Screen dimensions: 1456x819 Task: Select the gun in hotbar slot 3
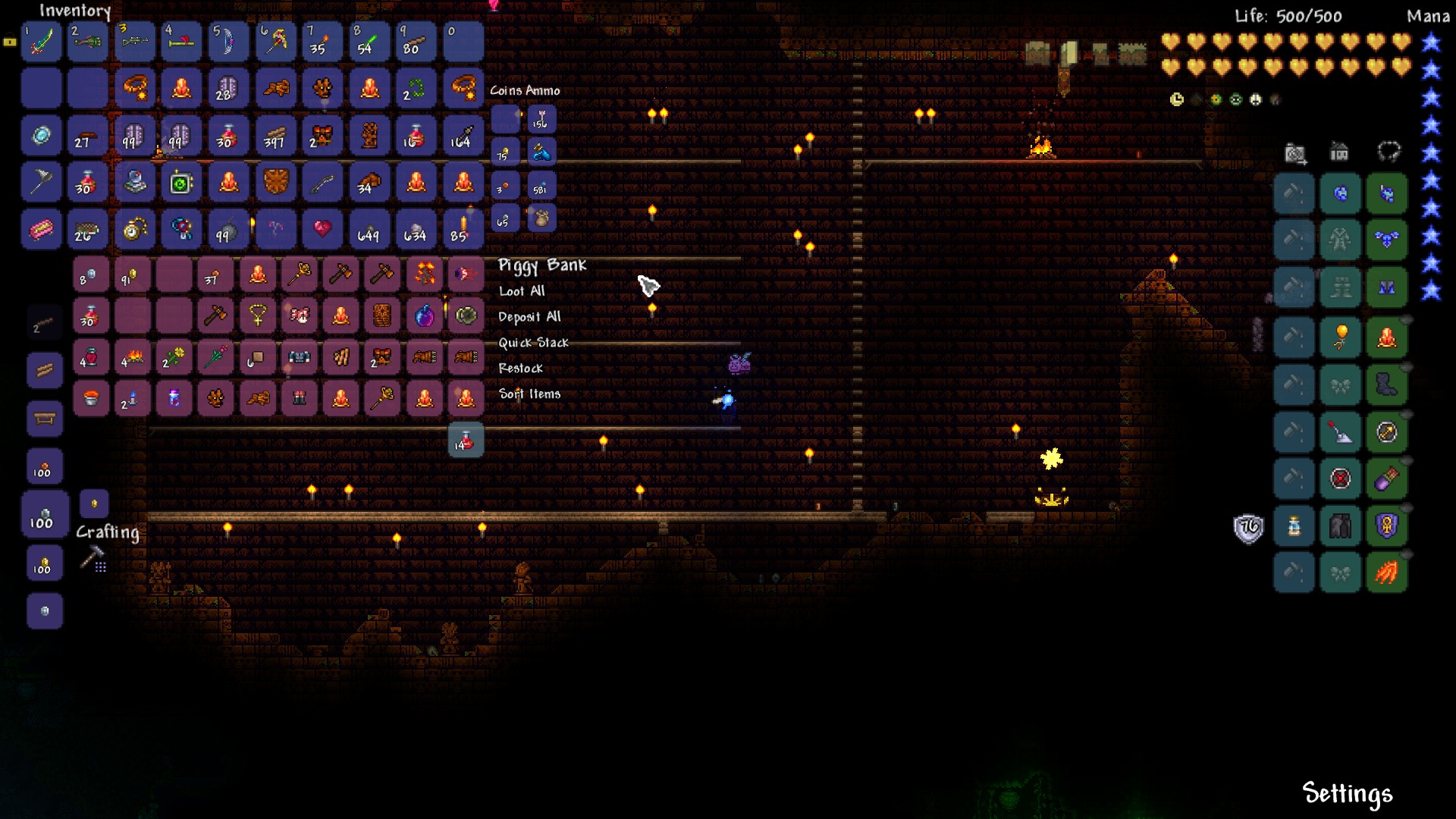134,42
